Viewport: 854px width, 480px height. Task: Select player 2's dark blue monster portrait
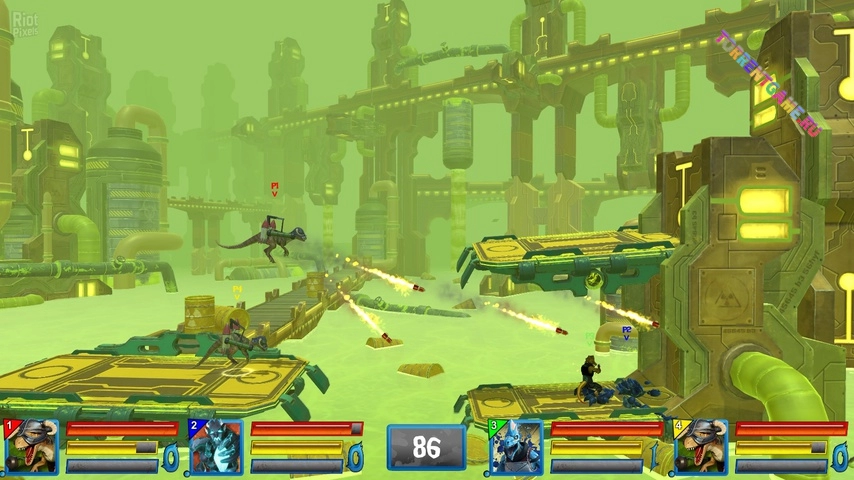pyautogui.click(x=216, y=447)
